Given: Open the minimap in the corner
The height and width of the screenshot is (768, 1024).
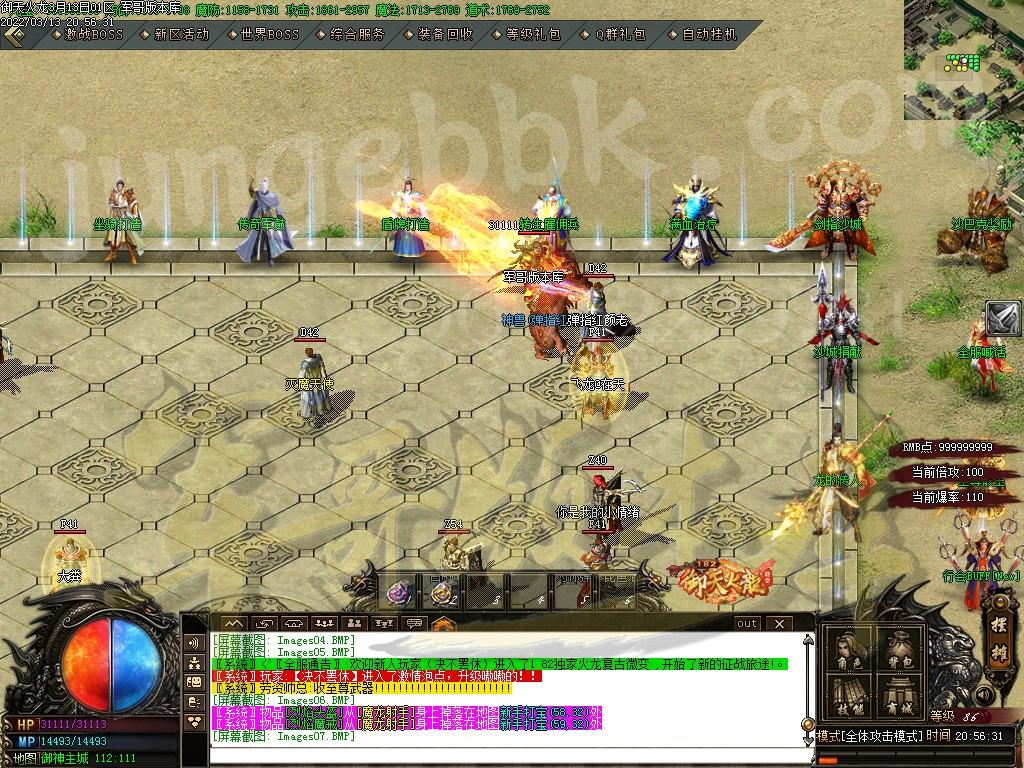Looking at the screenshot, I should 963,60.
